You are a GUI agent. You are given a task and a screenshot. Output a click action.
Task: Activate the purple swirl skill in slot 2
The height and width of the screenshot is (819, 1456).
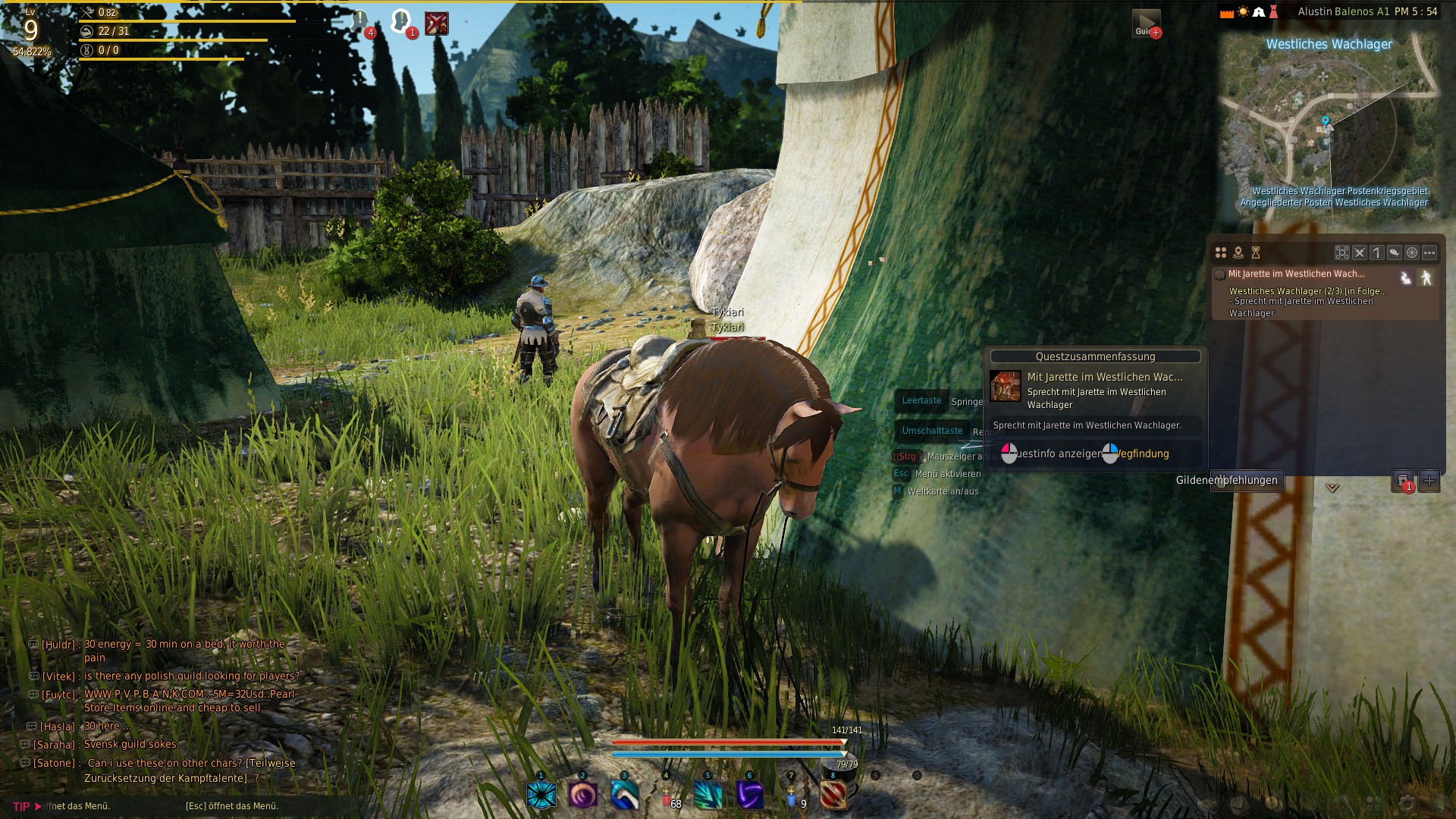(583, 795)
